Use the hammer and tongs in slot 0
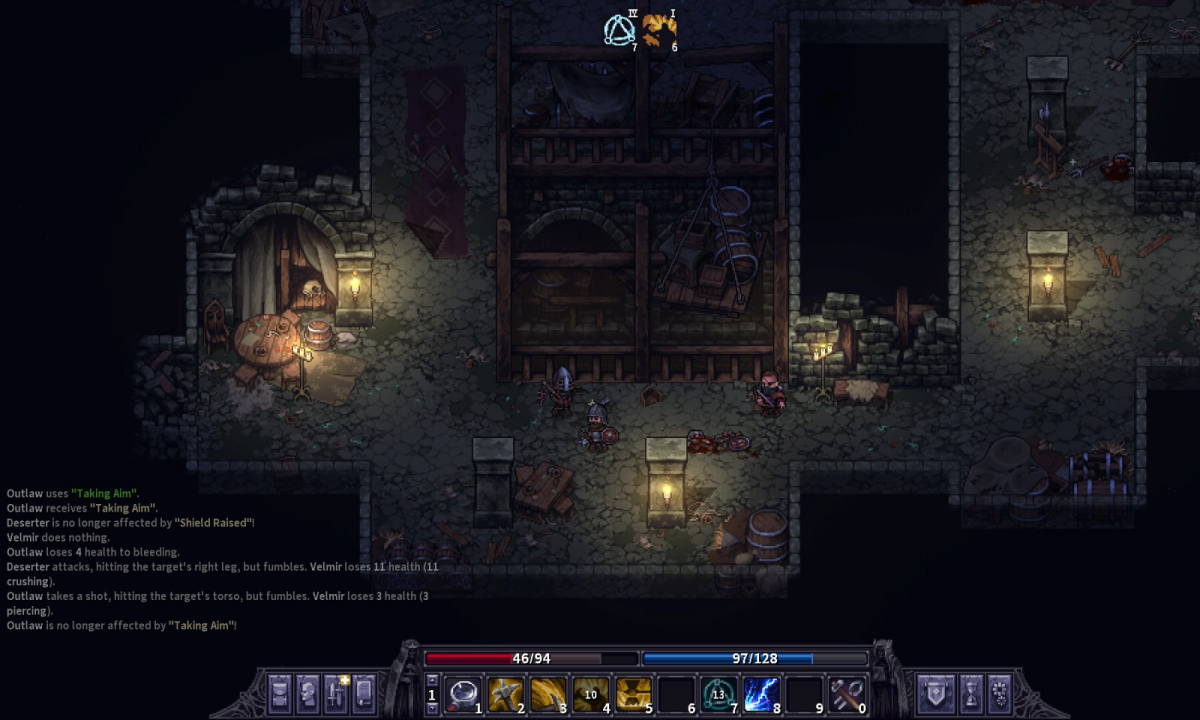This screenshot has height=720, width=1200. click(x=845, y=693)
